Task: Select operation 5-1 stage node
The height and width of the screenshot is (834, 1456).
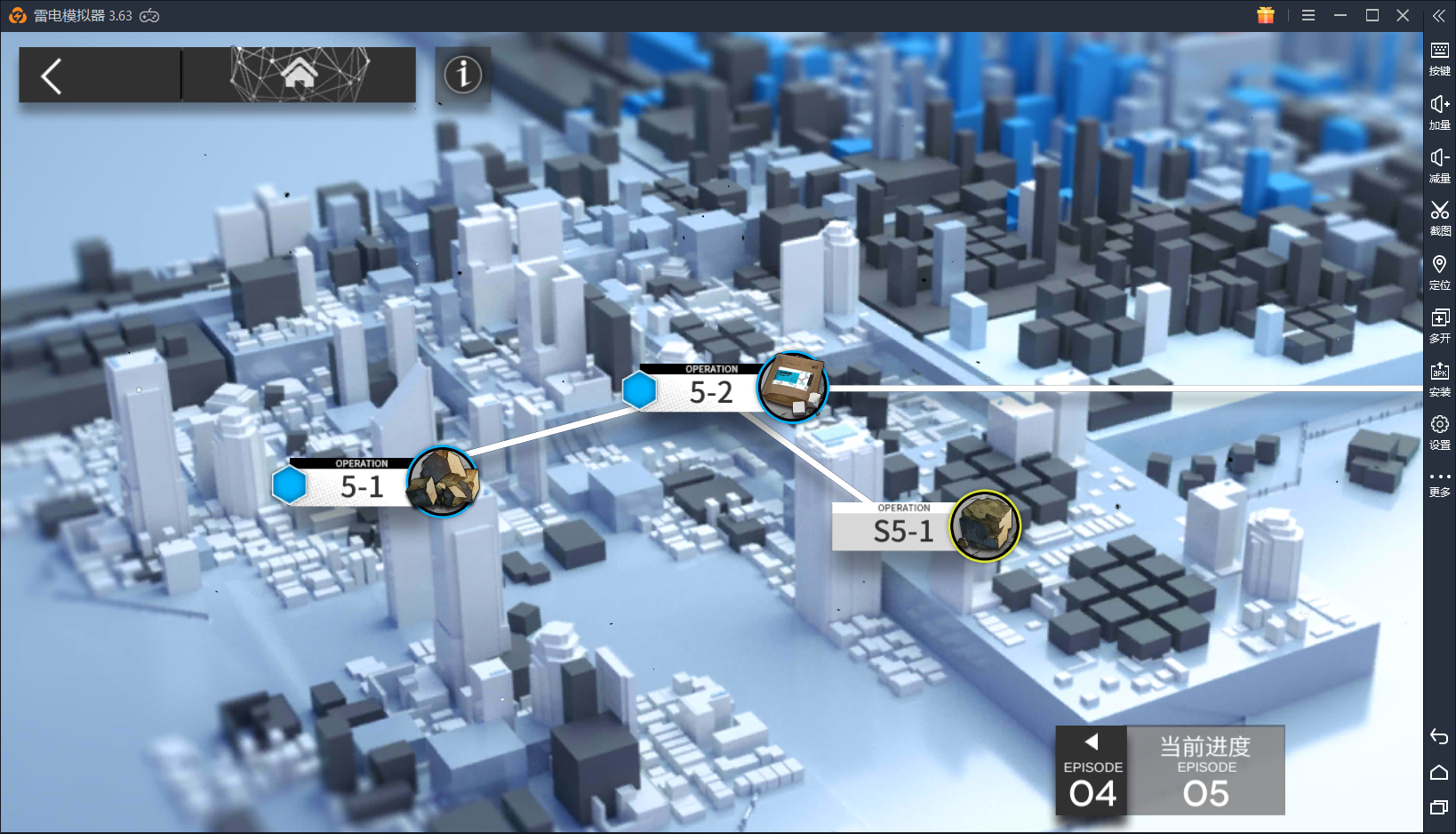Action: click(363, 485)
